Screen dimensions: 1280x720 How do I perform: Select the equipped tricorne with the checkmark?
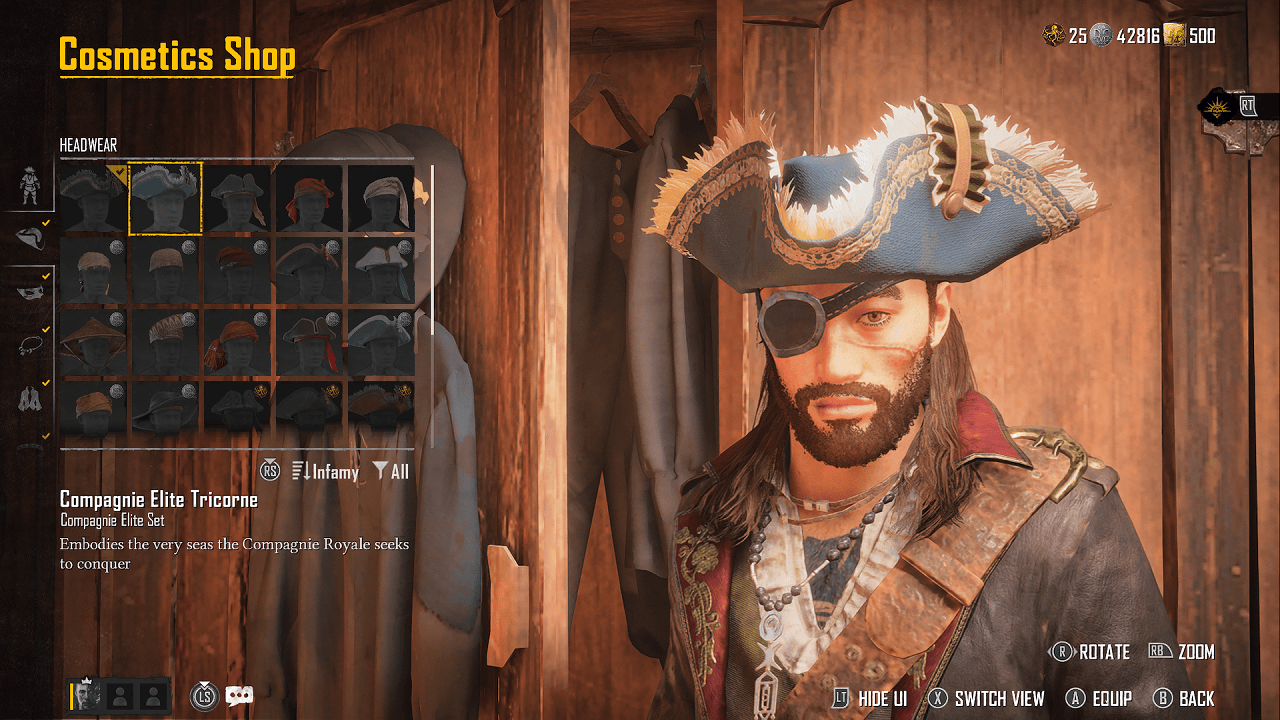pos(93,198)
